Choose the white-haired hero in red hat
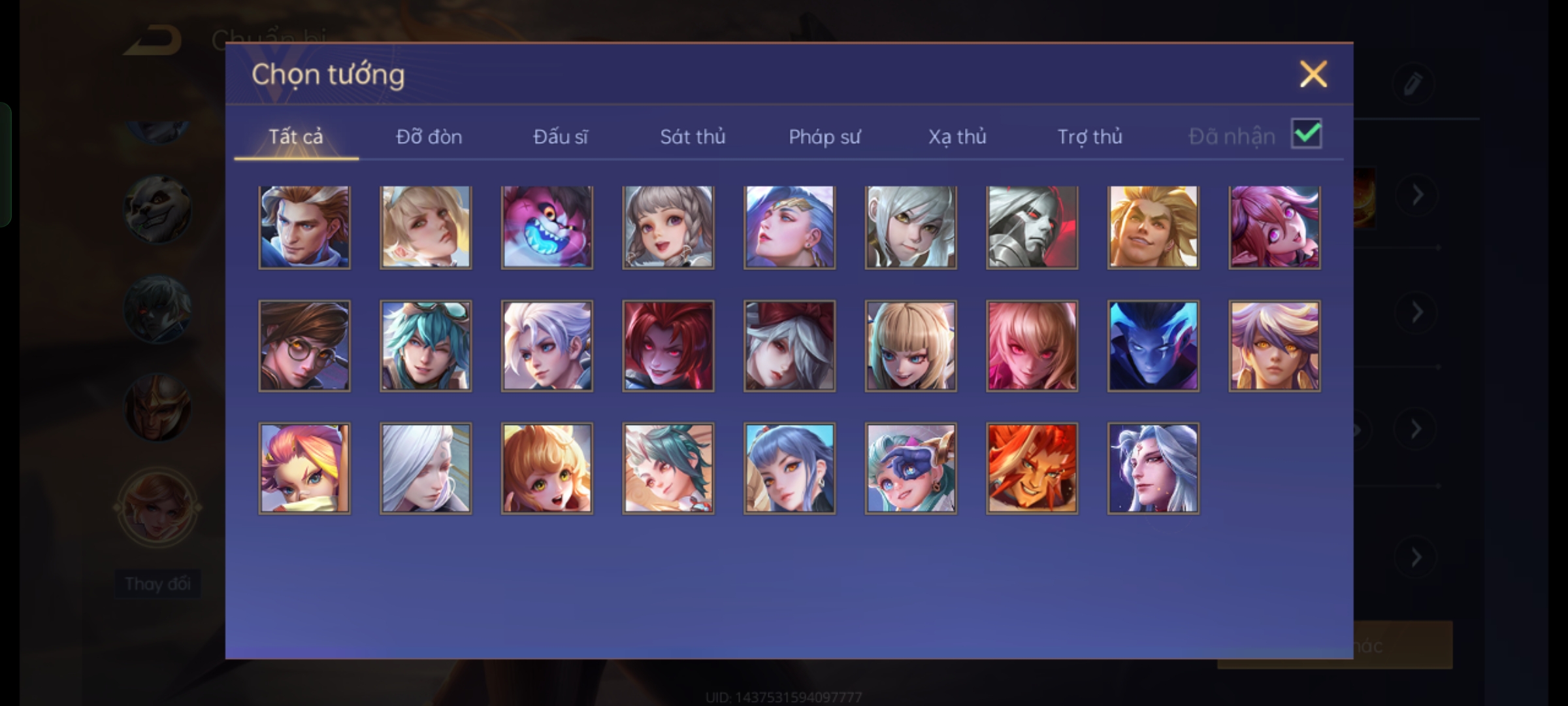This screenshot has height=706, width=1568. tap(789, 346)
